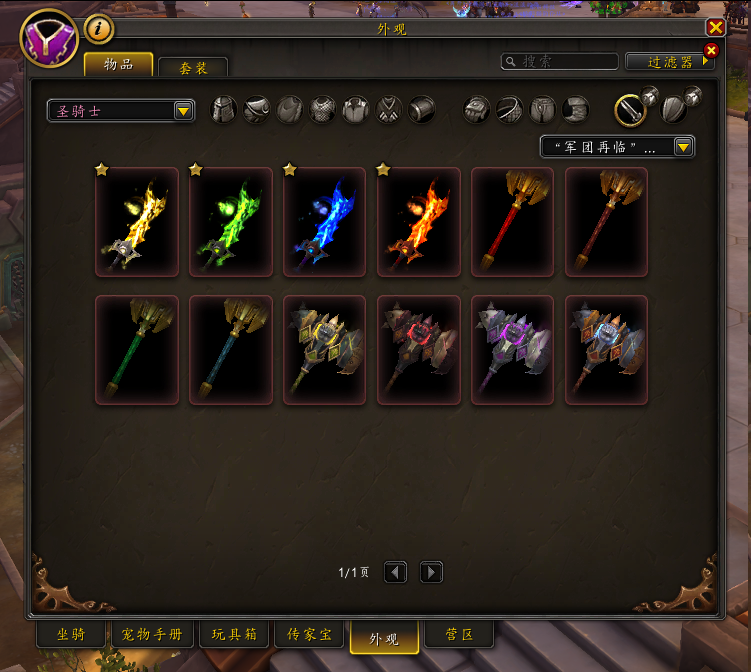Click the 搜索 search box
This screenshot has height=672, width=751.
pos(560,61)
